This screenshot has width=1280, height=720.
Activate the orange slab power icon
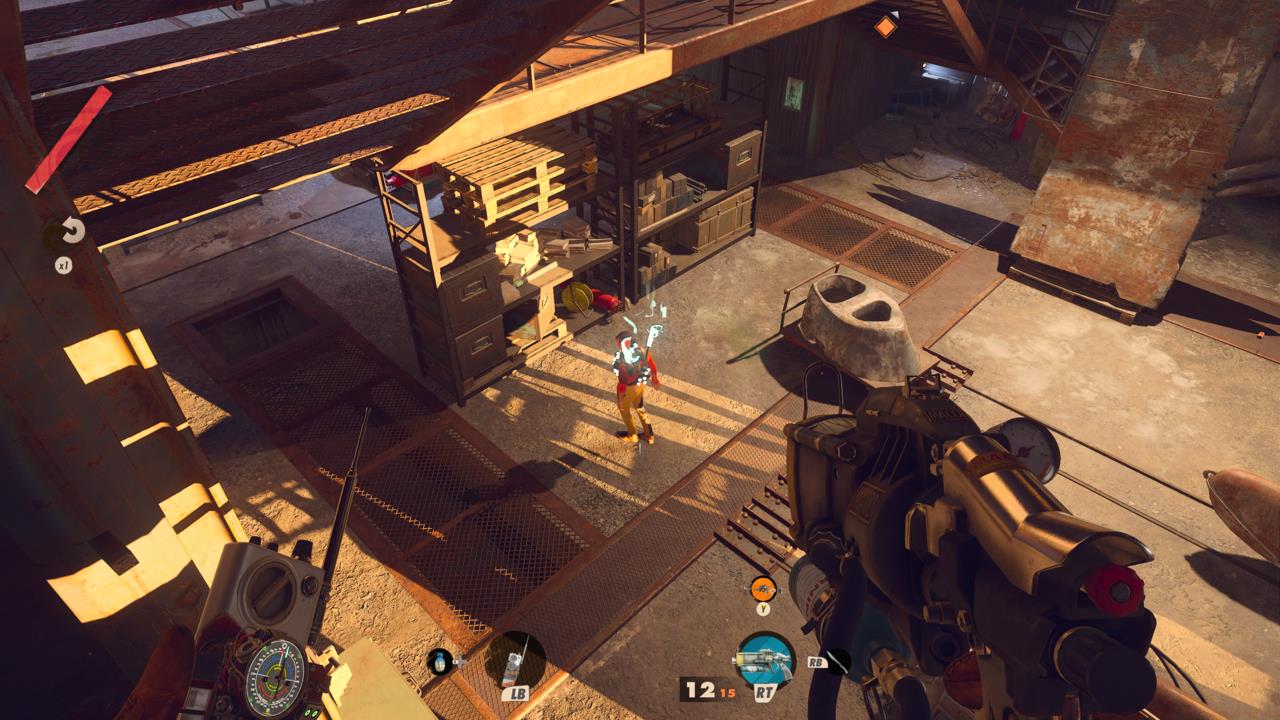[x=763, y=589]
